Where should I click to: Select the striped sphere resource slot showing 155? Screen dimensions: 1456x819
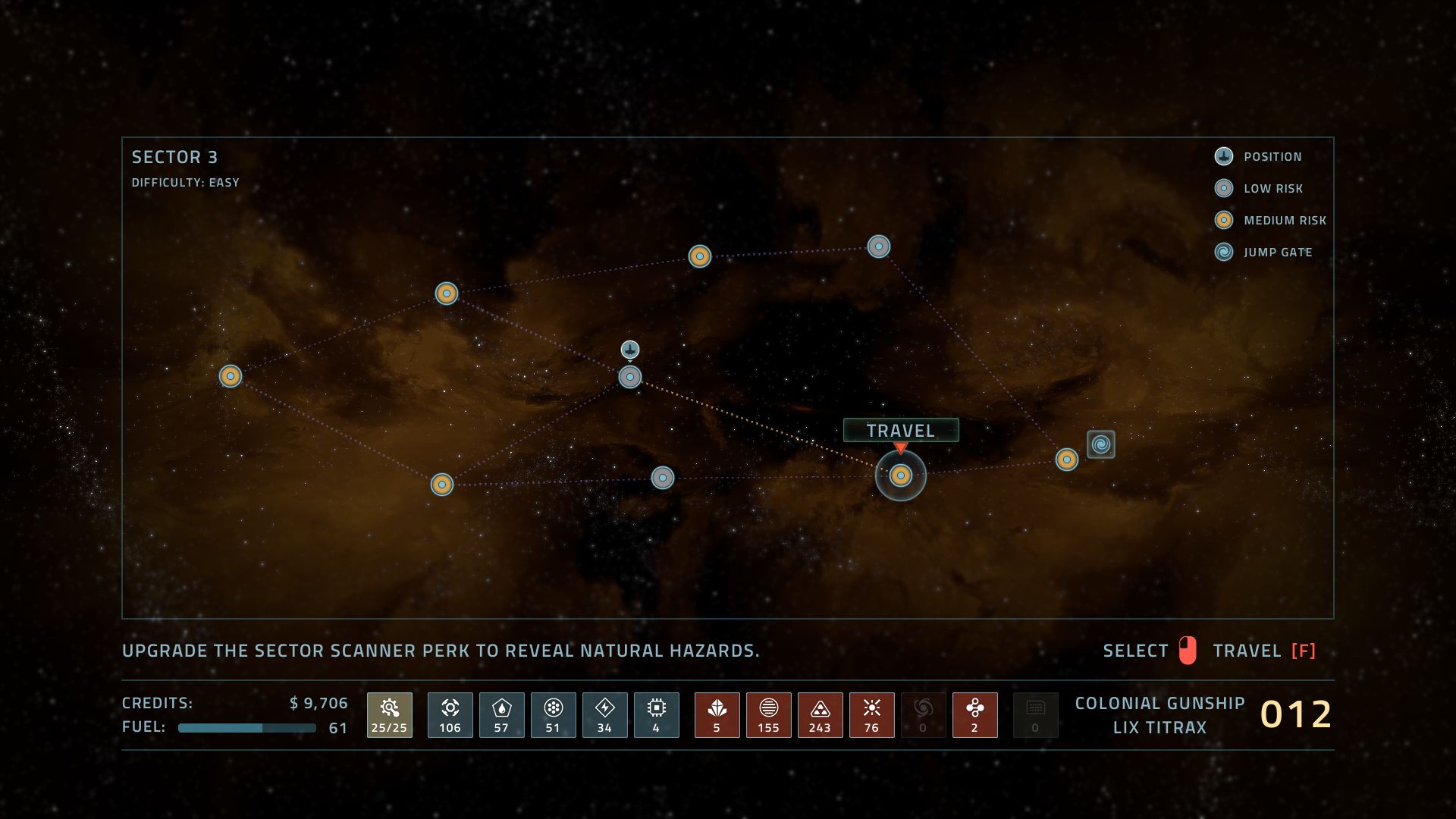coord(769,714)
